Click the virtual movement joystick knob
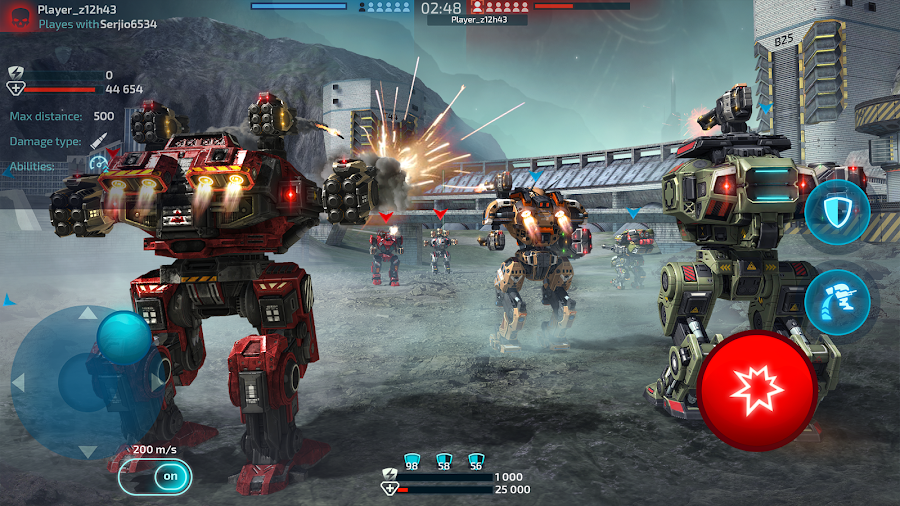Image resolution: width=900 pixels, height=506 pixels. click(x=124, y=337)
